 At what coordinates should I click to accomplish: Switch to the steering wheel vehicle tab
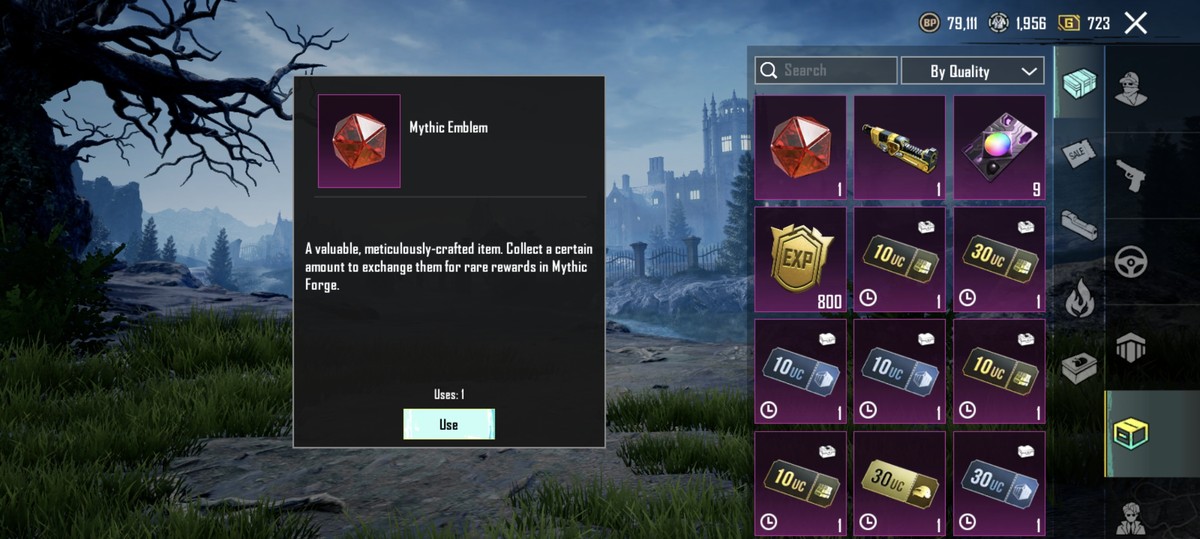point(1131,262)
